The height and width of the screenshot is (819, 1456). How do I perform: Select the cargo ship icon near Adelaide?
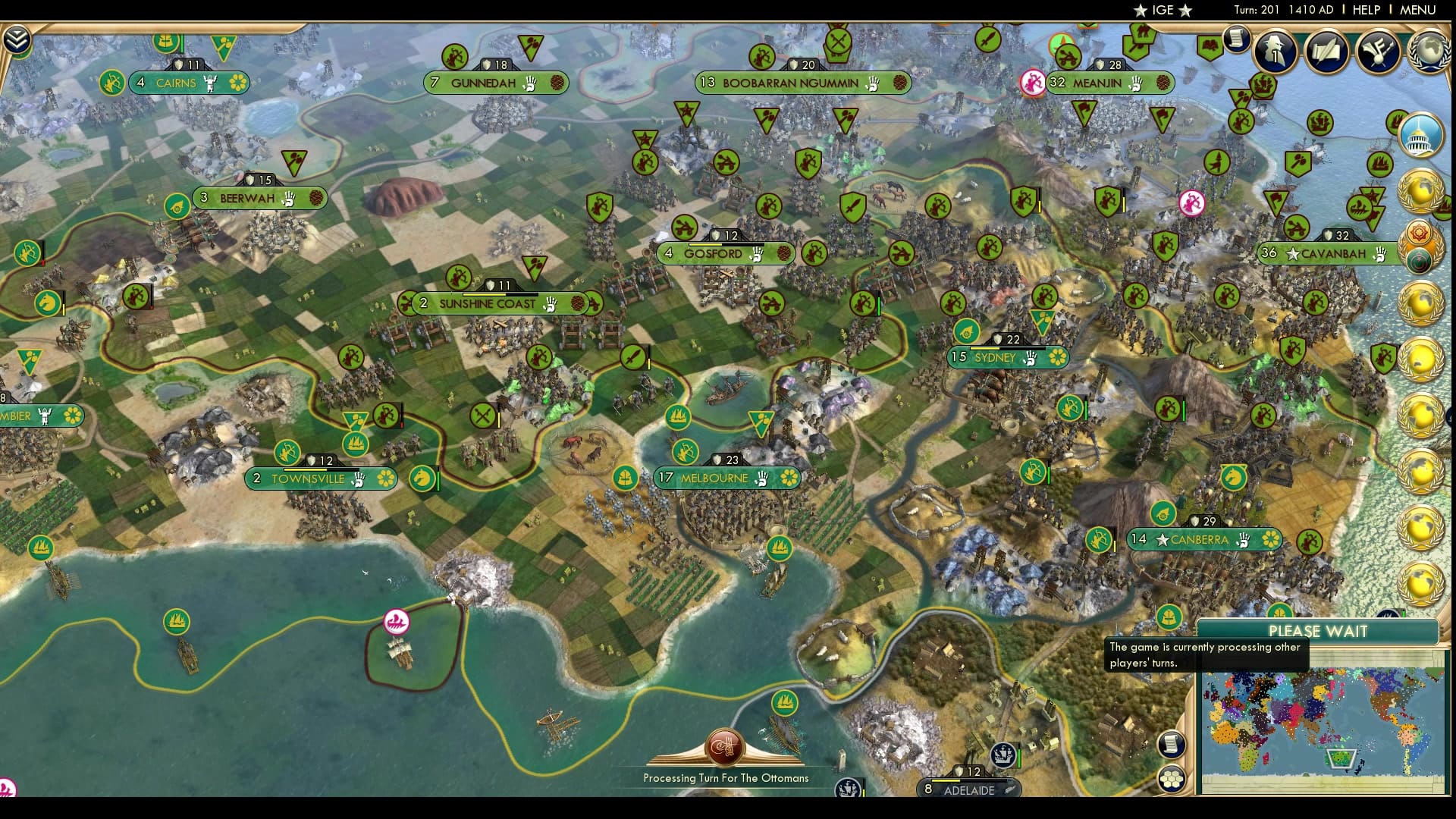point(1005,755)
